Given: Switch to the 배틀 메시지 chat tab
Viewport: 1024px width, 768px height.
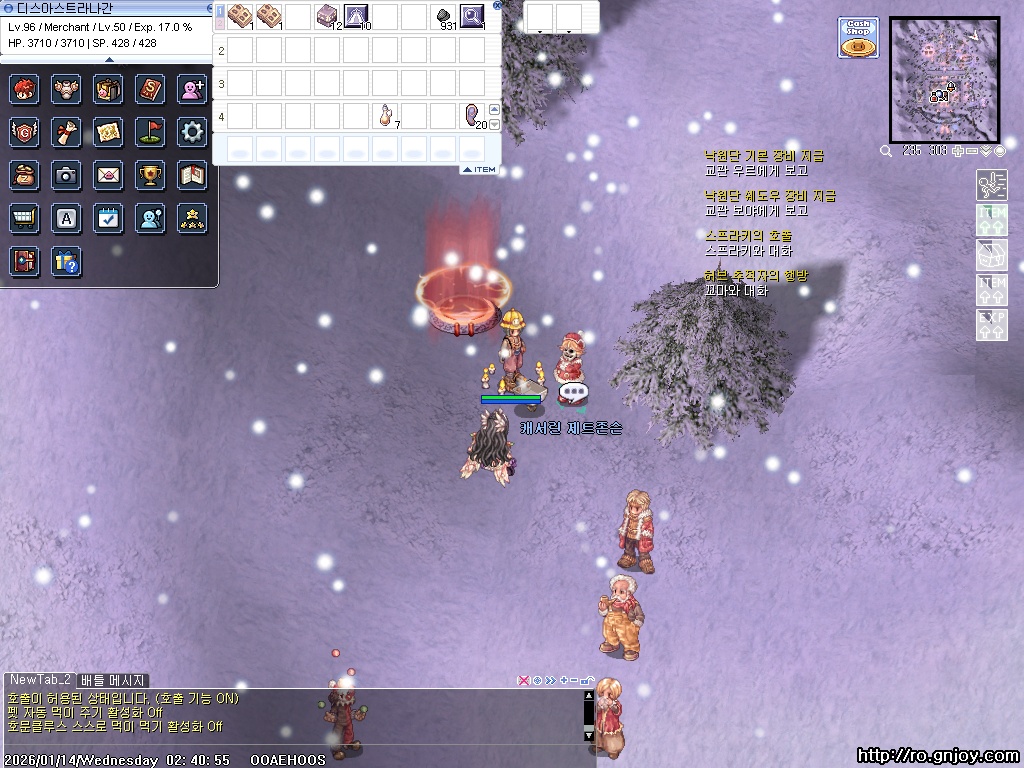Looking at the screenshot, I should (x=113, y=680).
